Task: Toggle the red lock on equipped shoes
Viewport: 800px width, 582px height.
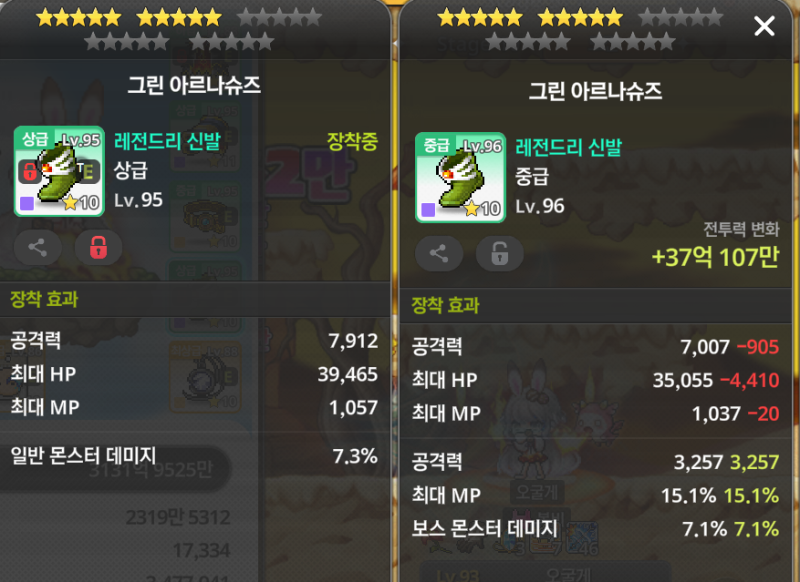Action: pyautogui.click(x=98, y=248)
